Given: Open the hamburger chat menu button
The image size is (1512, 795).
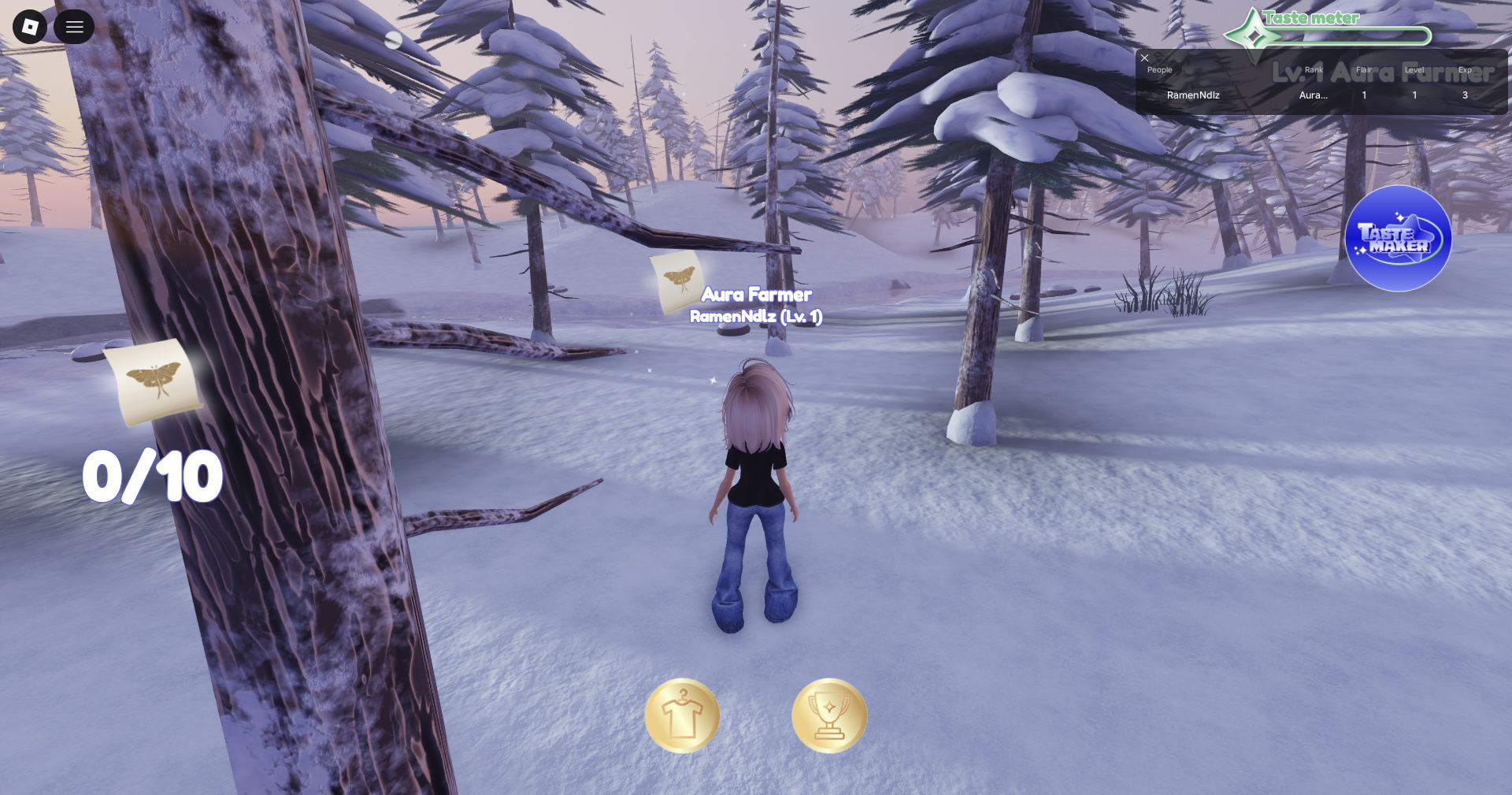Looking at the screenshot, I should coord(74,27).
